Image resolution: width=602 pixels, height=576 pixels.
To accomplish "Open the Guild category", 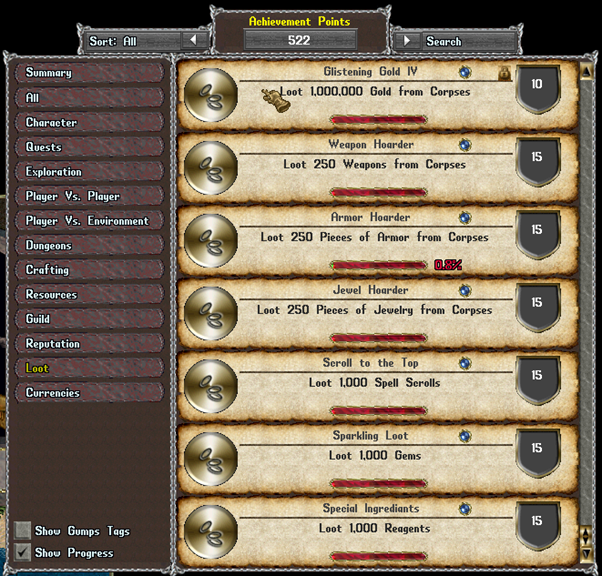I will [88, 319].
